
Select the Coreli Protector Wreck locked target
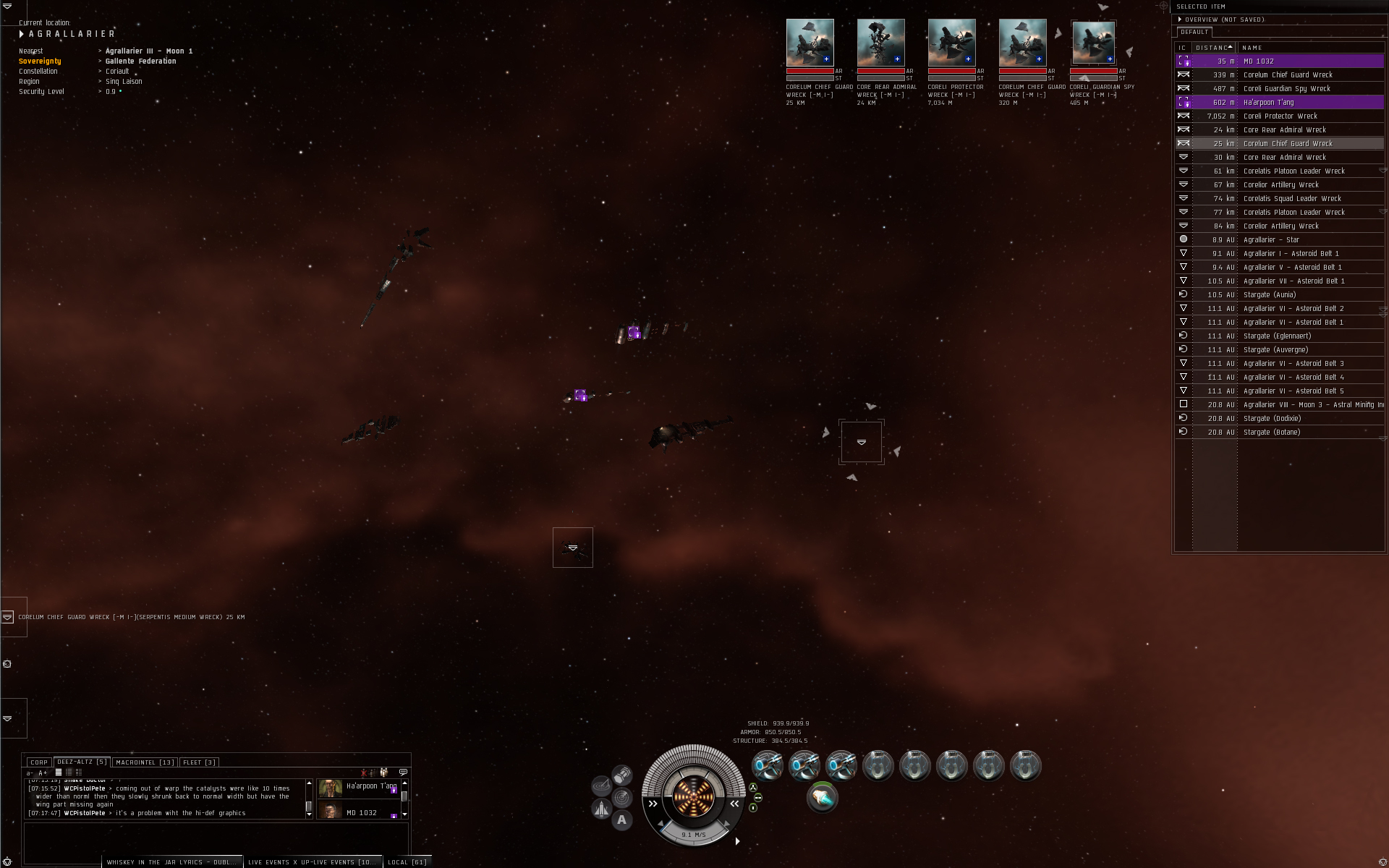point(951,43)
